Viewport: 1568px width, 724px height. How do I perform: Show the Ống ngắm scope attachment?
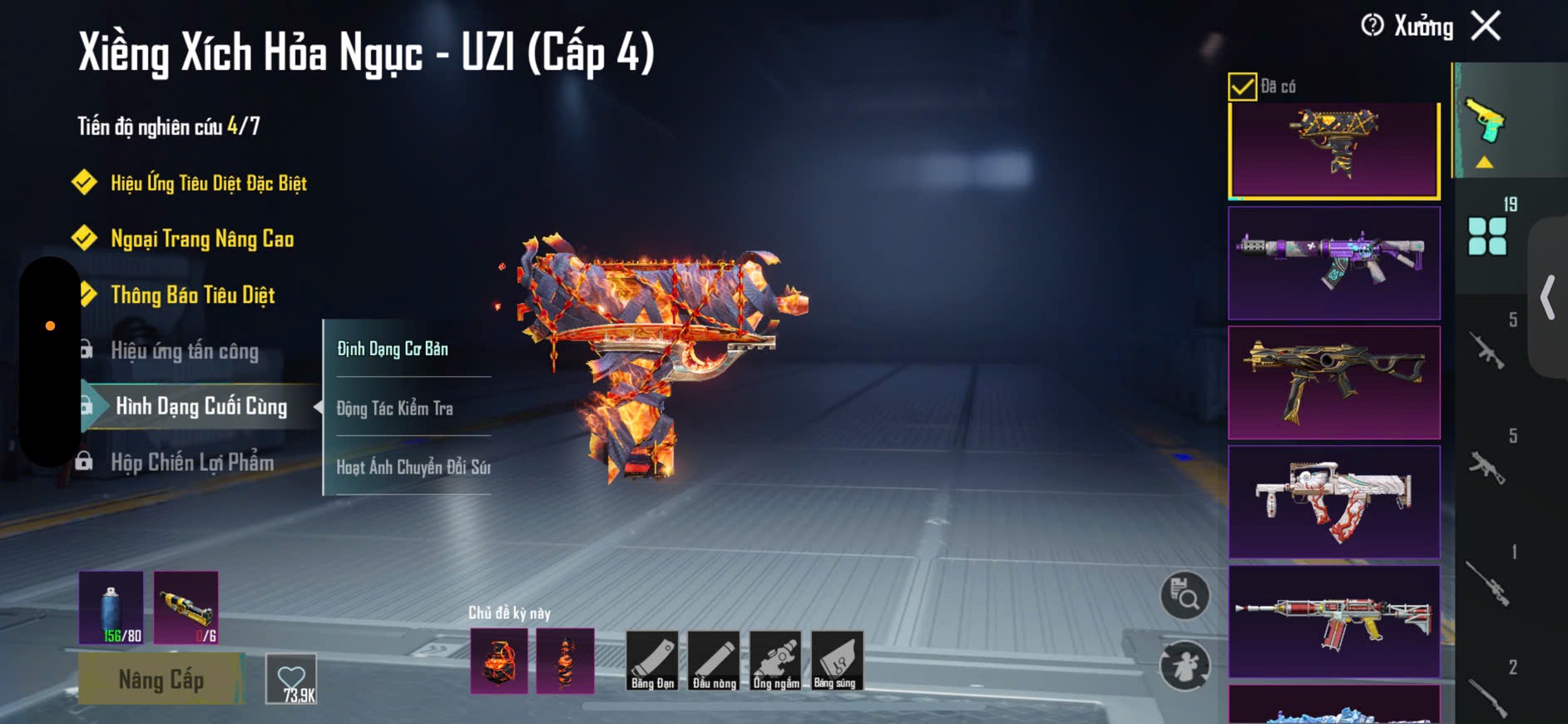[775, 661]
